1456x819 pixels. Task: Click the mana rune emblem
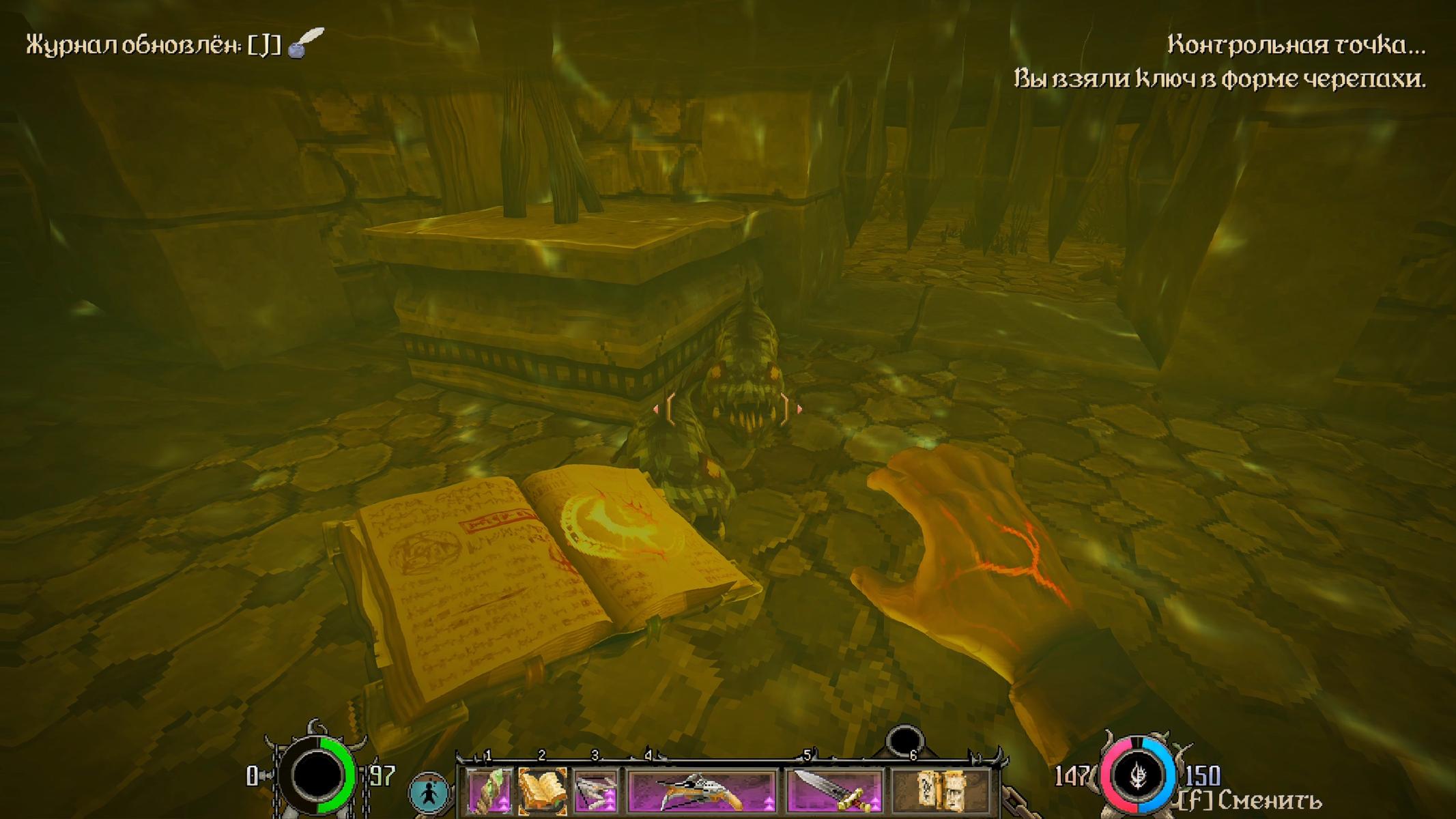point(1137,776)
